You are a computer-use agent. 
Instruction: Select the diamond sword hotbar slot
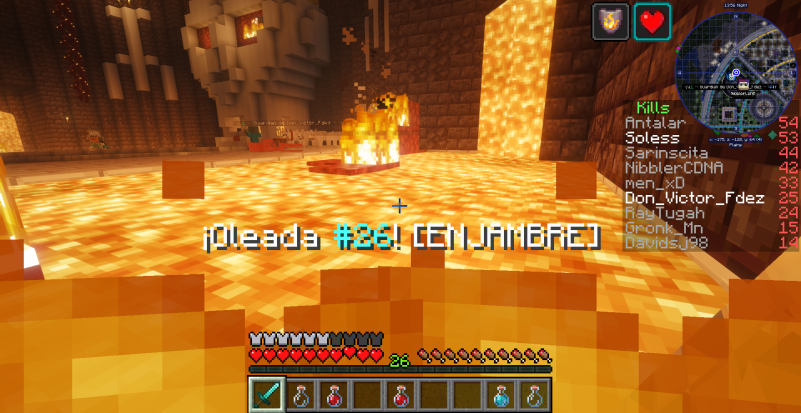266,394
